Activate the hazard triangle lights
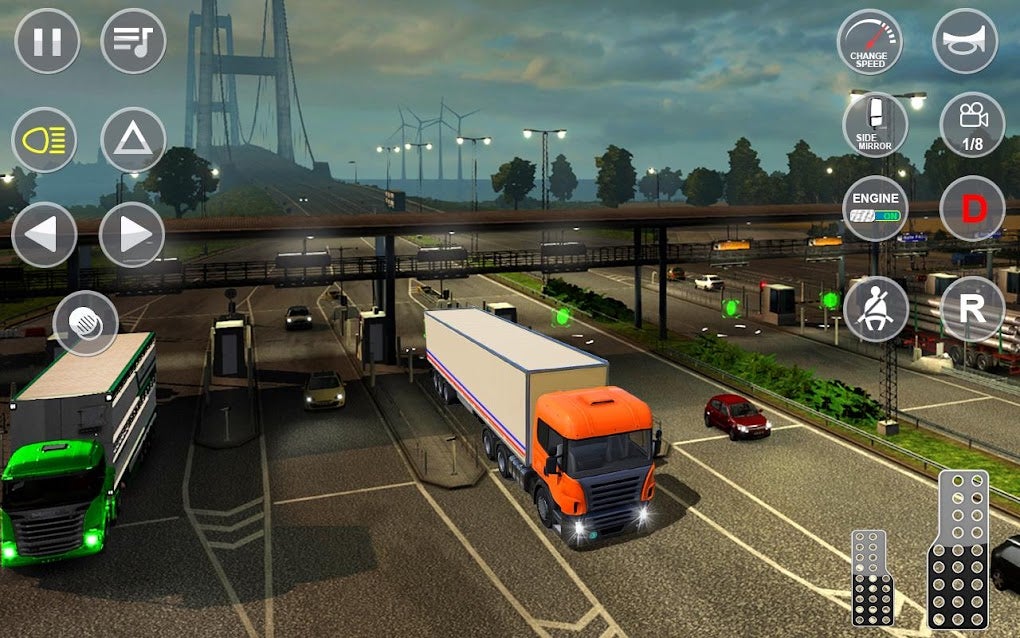Screen dimensions: 1020x638 point(133,139)
